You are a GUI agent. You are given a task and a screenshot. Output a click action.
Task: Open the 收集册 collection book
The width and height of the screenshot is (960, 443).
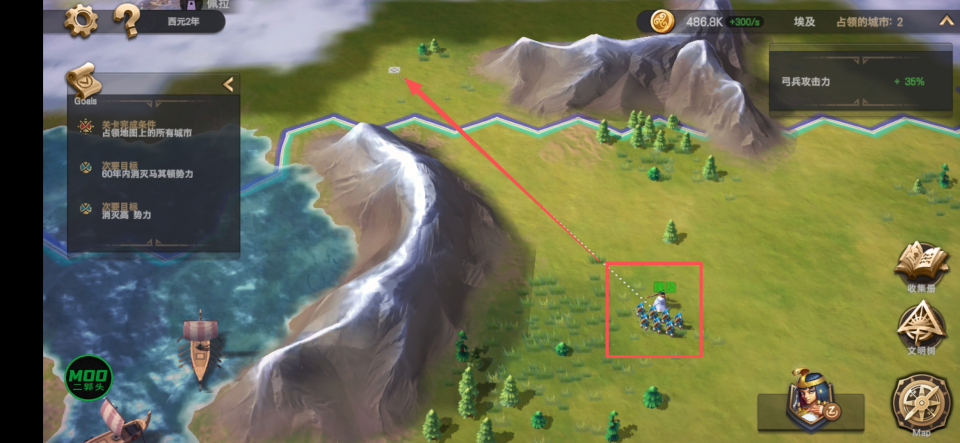pyautogui.click(x=921, y=266)
